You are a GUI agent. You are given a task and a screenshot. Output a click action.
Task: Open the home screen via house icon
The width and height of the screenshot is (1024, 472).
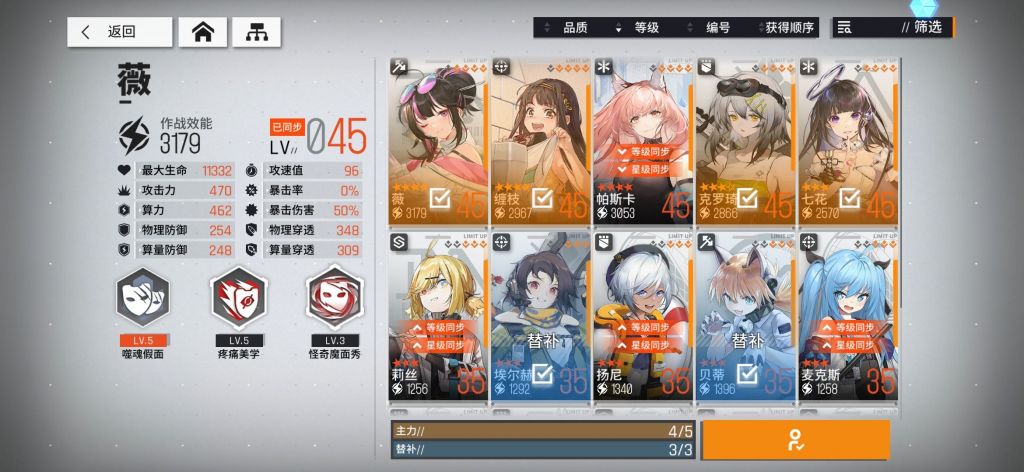(x=202, y=32)
